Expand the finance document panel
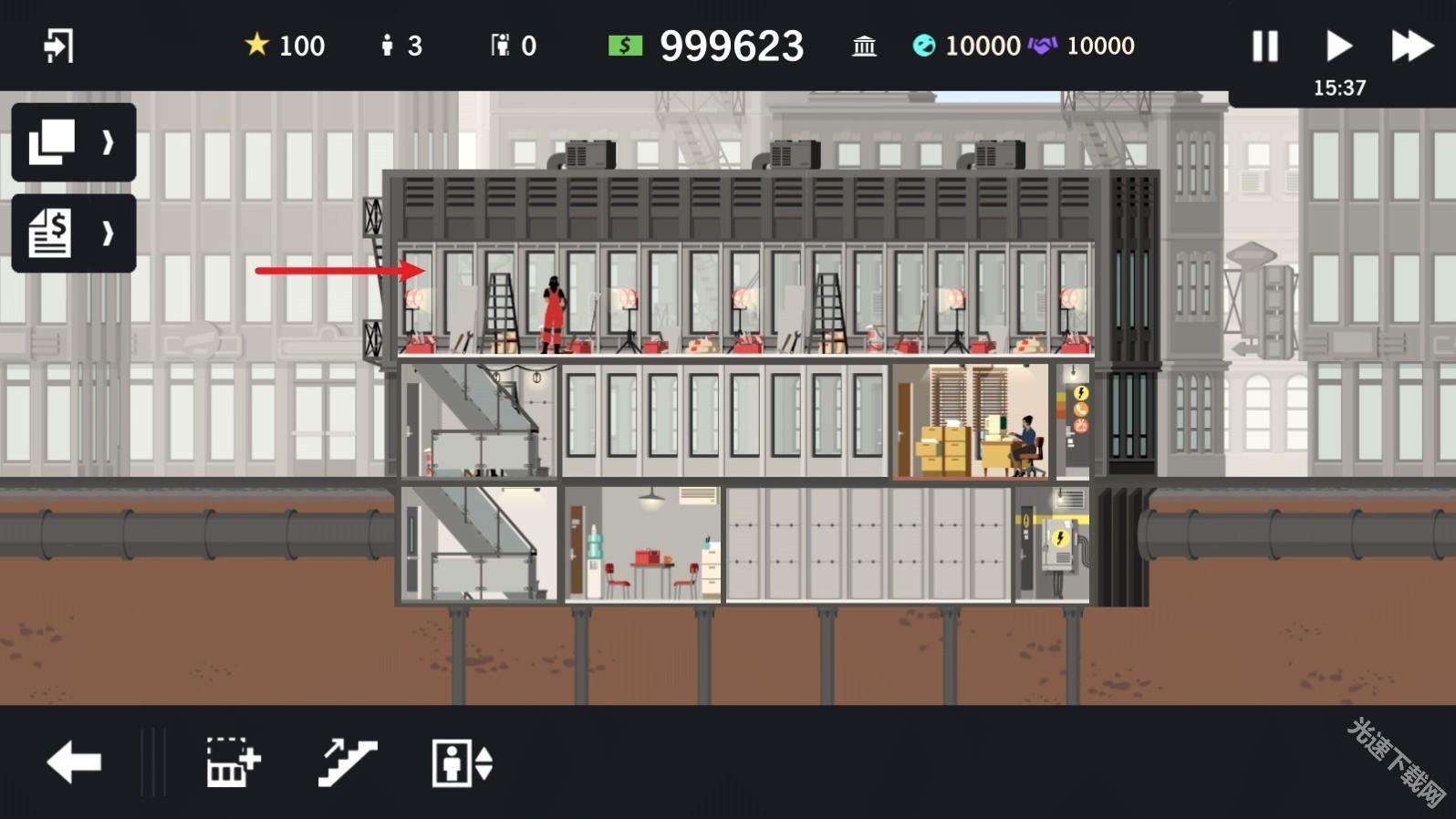1456x819 pixels. tap(73, 233)
